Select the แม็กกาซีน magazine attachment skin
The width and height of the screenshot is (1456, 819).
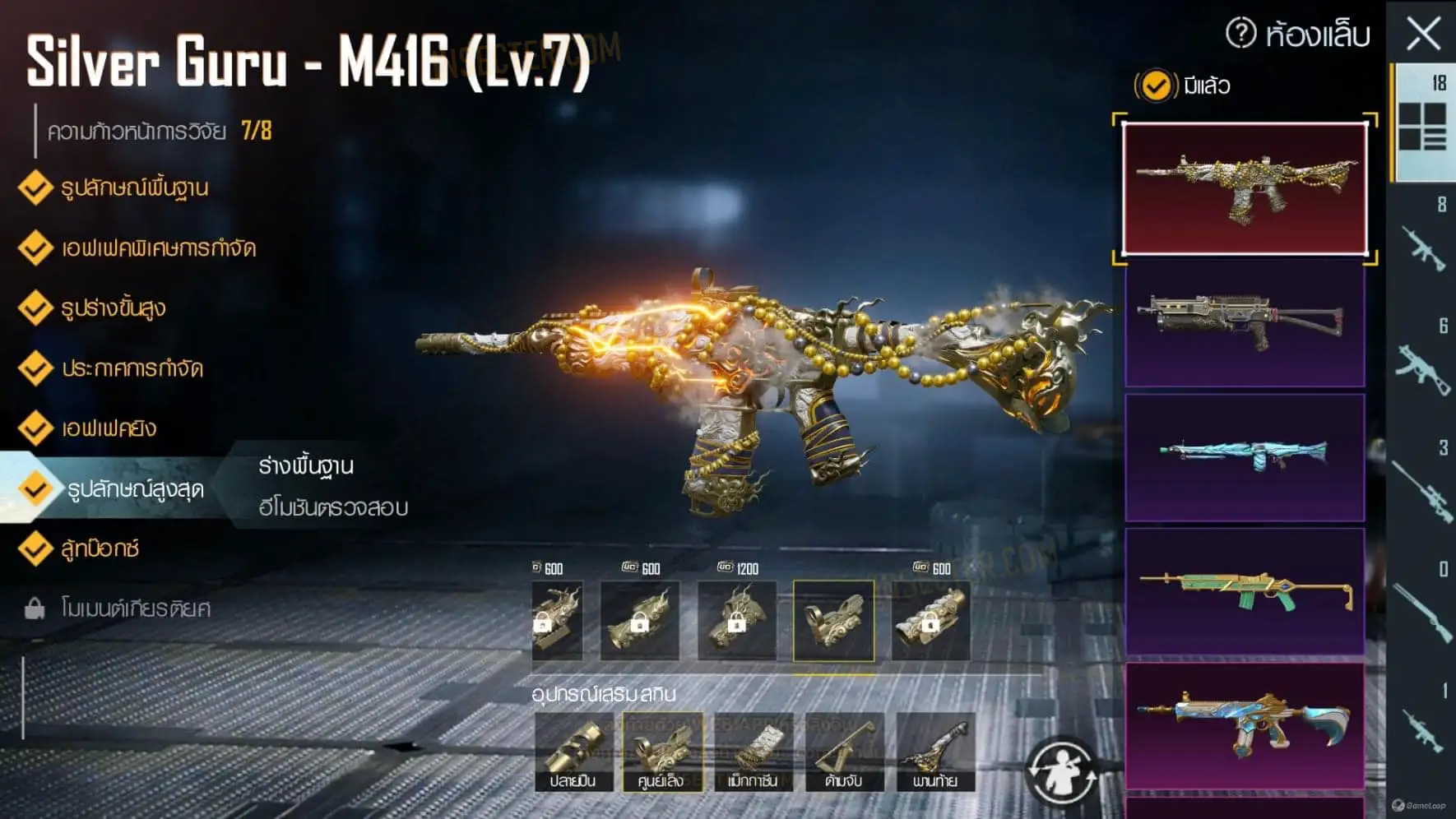[x=753, y=752]
